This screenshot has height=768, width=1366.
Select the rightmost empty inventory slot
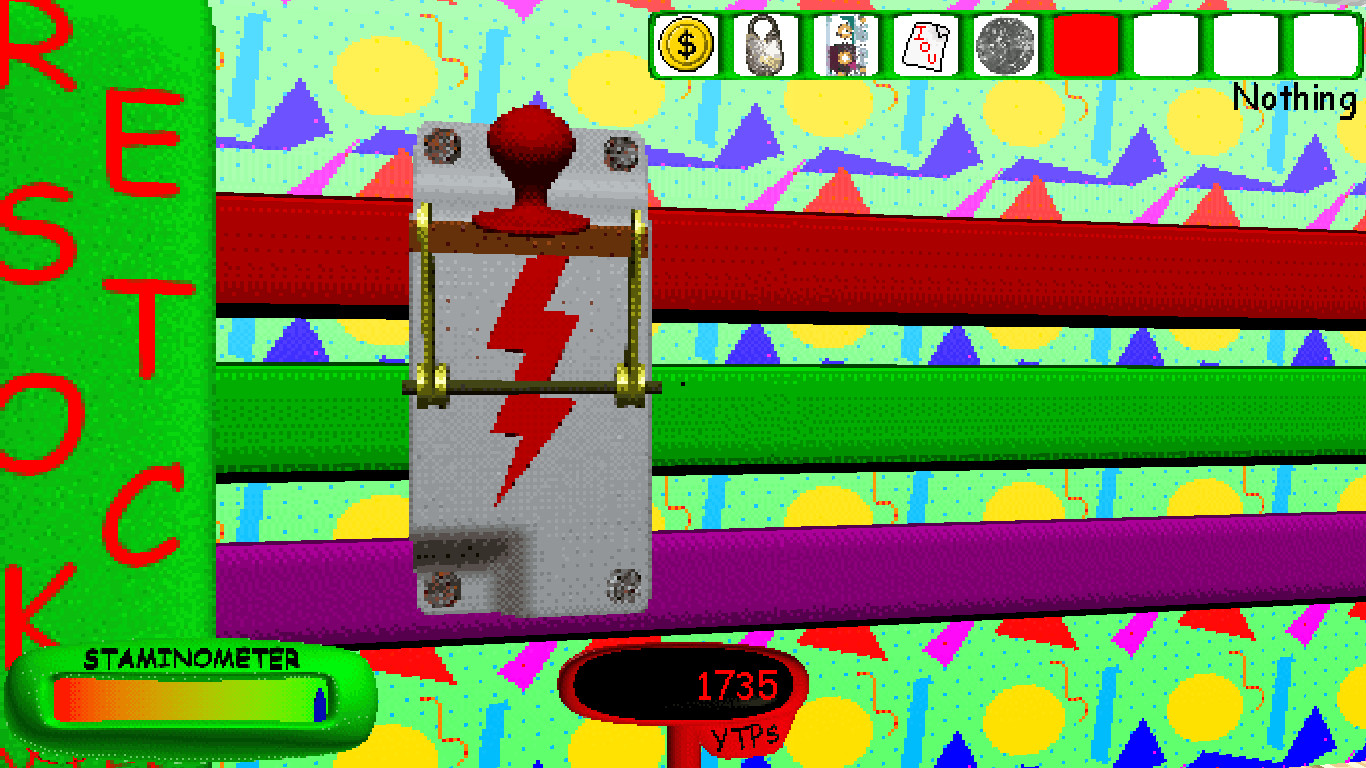(1326, 45)
